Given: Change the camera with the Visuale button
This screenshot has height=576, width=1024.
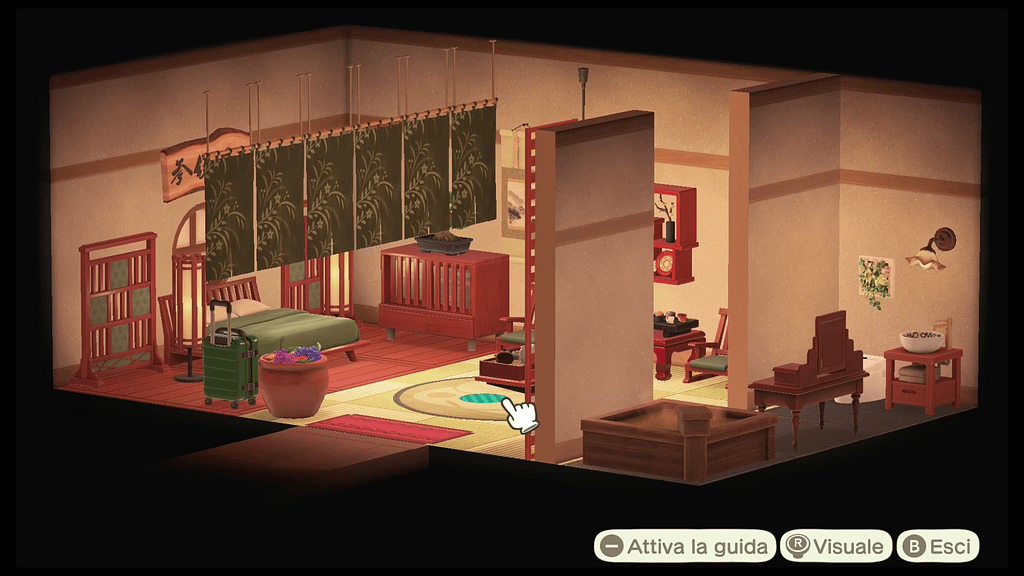Looking at the screenshot, I should pos(836,546).
